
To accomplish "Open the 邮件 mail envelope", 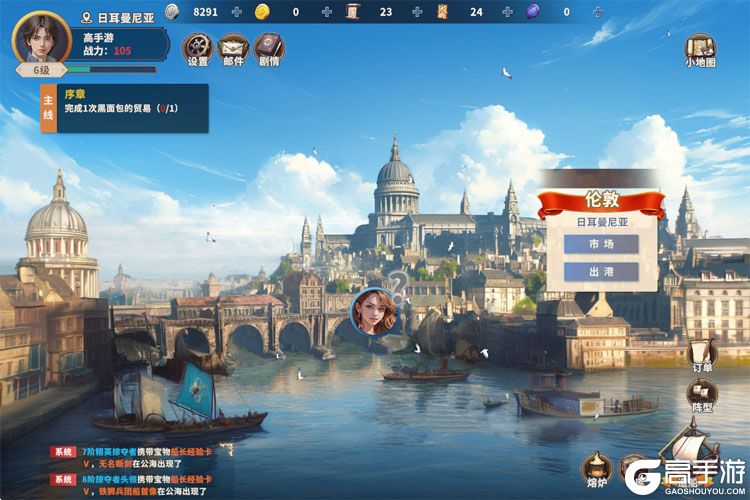I will click(x=232, y=47).
